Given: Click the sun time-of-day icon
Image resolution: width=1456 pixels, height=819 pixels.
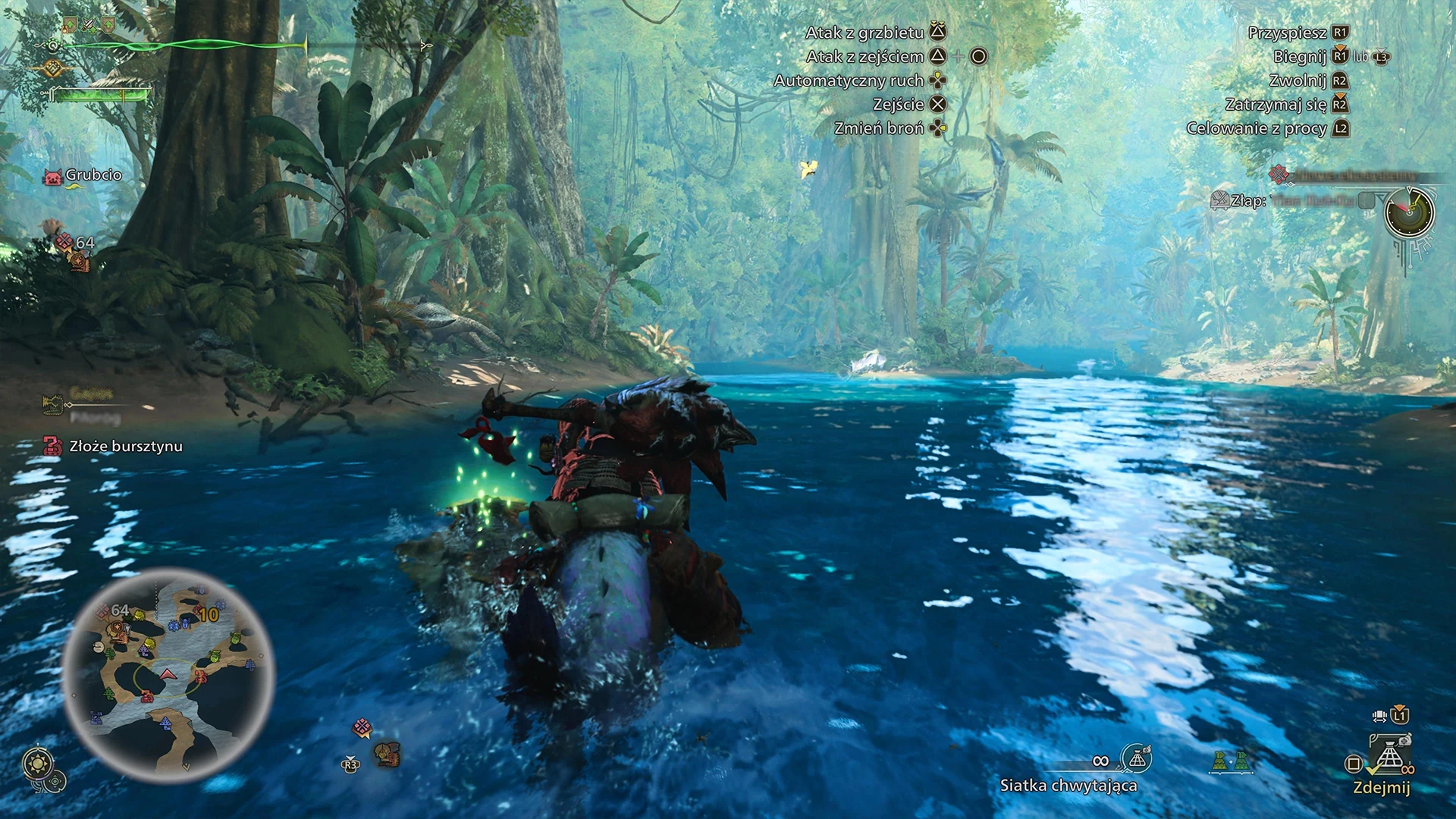Looking at the screenshot, I should [x=37, y=763].
